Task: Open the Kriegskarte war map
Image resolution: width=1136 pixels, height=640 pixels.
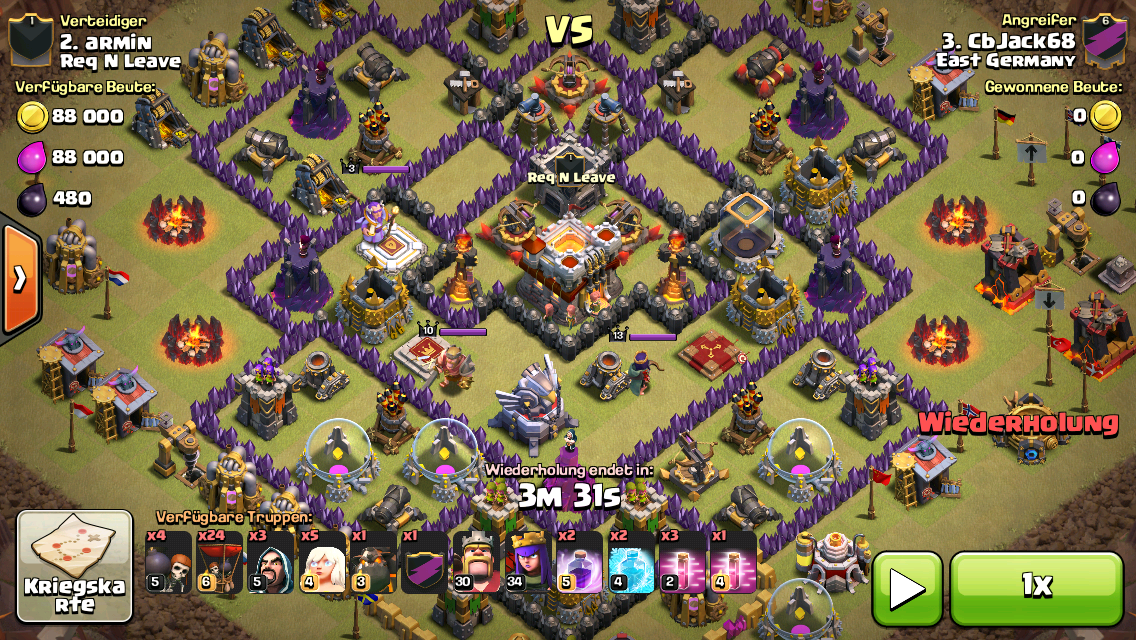Action: pyautogui.click(x=75, y=567)
